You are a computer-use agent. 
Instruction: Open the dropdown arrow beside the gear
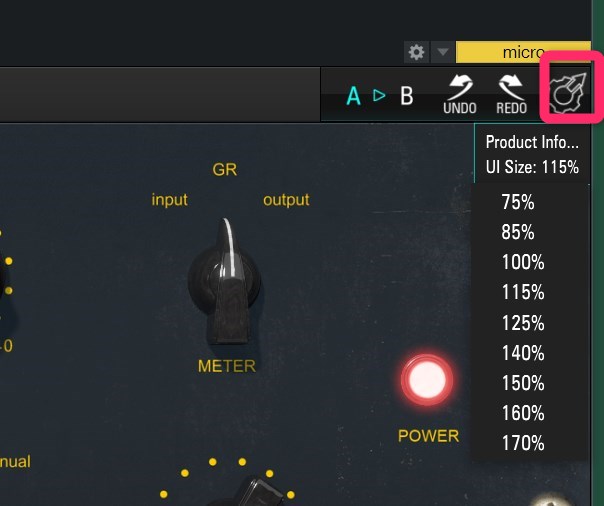[442, 52]
